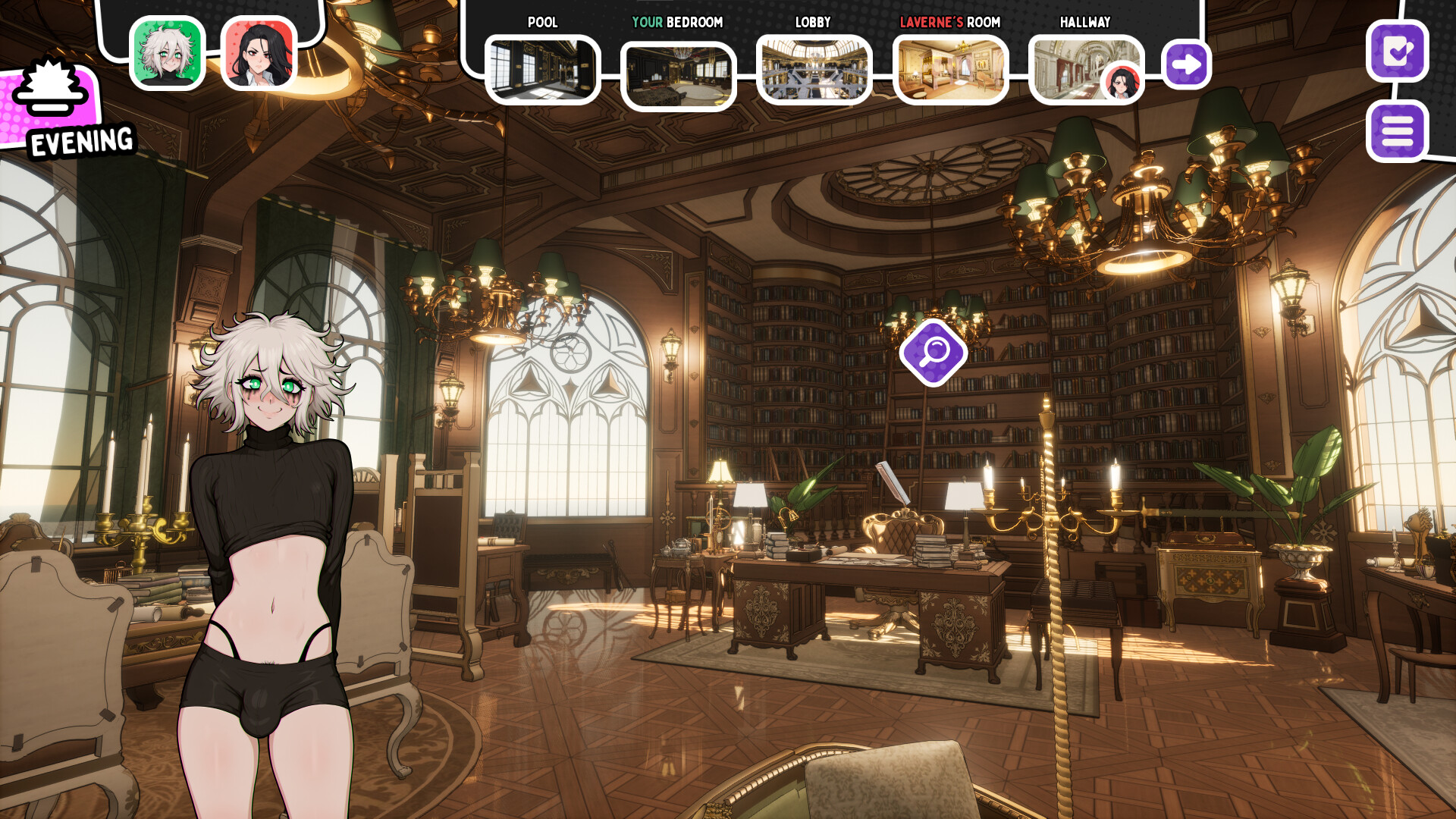Select the LAVERNE'S ROOM label

tap(949, 23)
